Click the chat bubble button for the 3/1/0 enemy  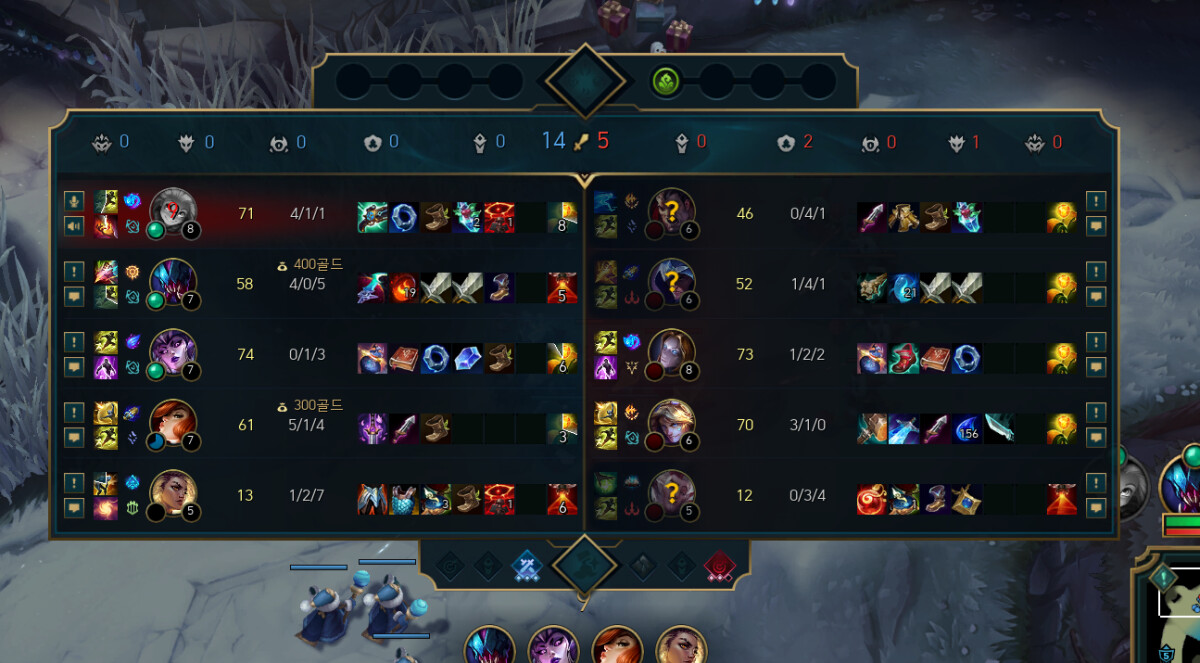pos(1096,438)
